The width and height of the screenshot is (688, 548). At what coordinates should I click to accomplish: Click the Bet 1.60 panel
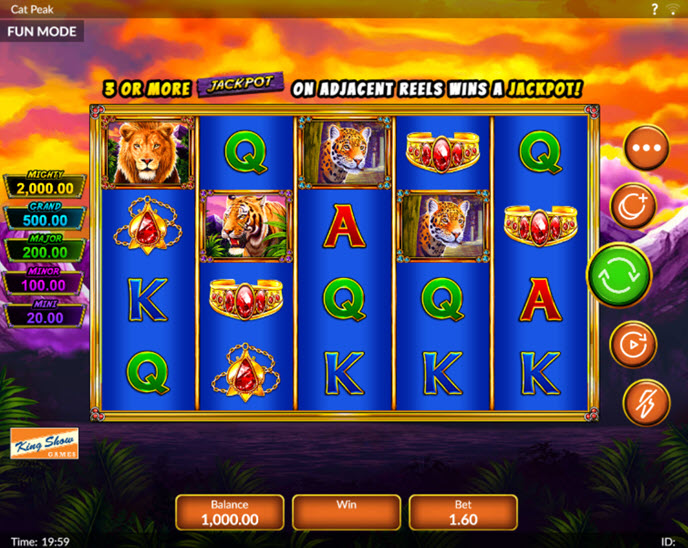tap(463, 512)
